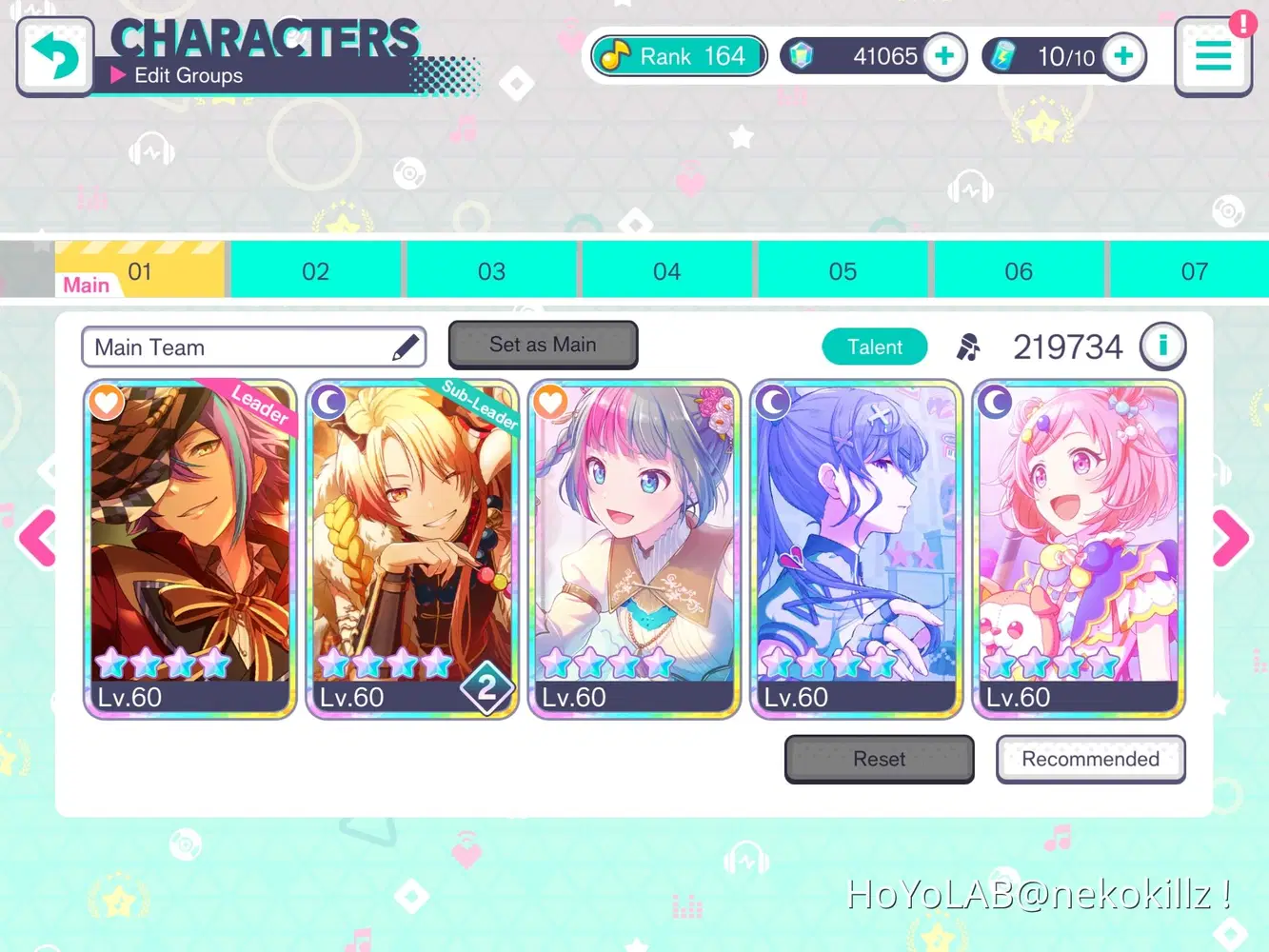
Task: Tap the plus to expand currency options
Action: click(944, 55)
